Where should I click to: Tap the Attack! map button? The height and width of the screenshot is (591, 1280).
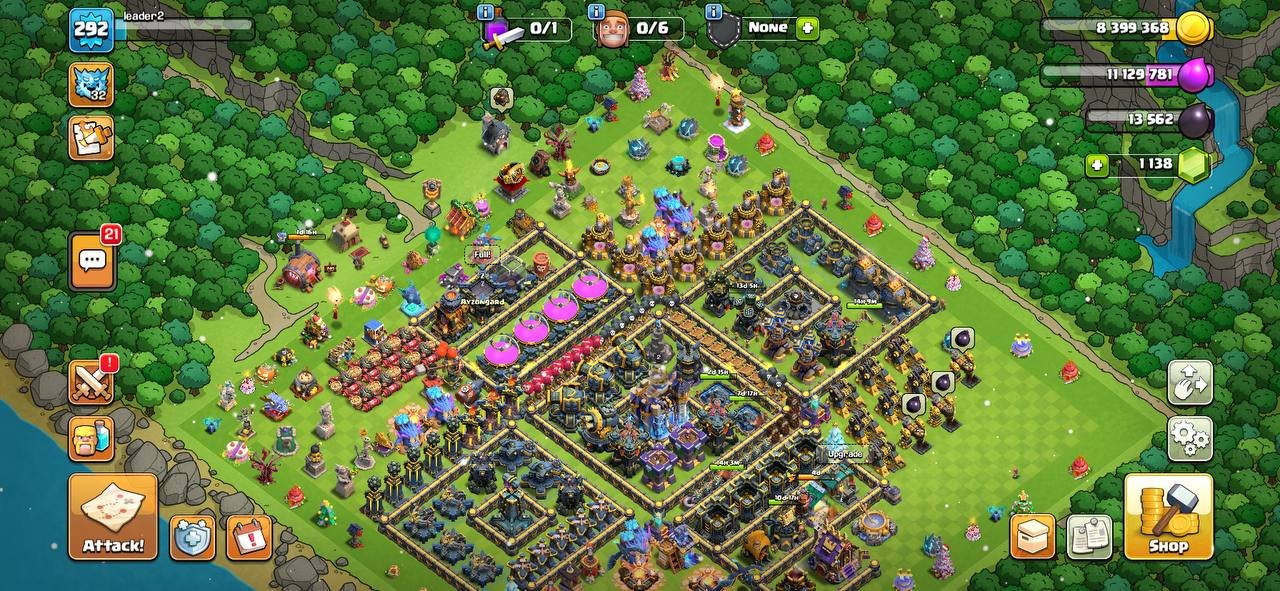tap(113, 516)
